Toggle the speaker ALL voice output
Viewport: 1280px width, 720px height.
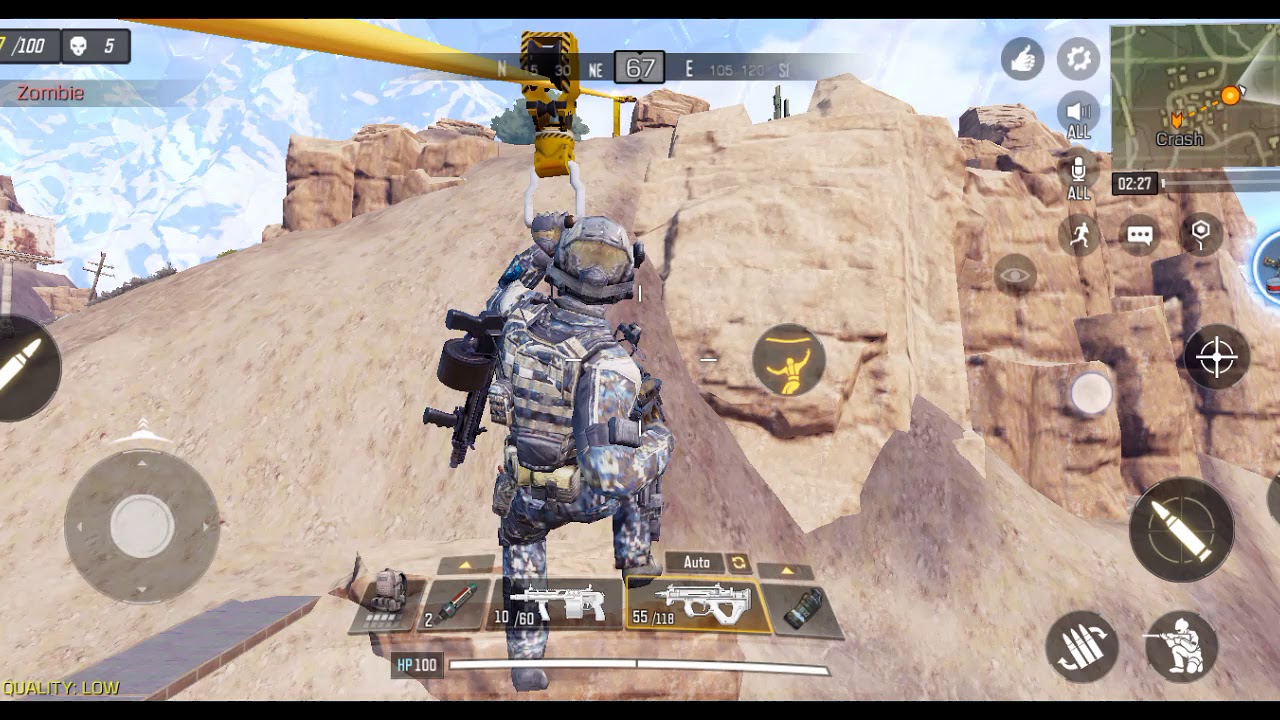[1078, 116]
